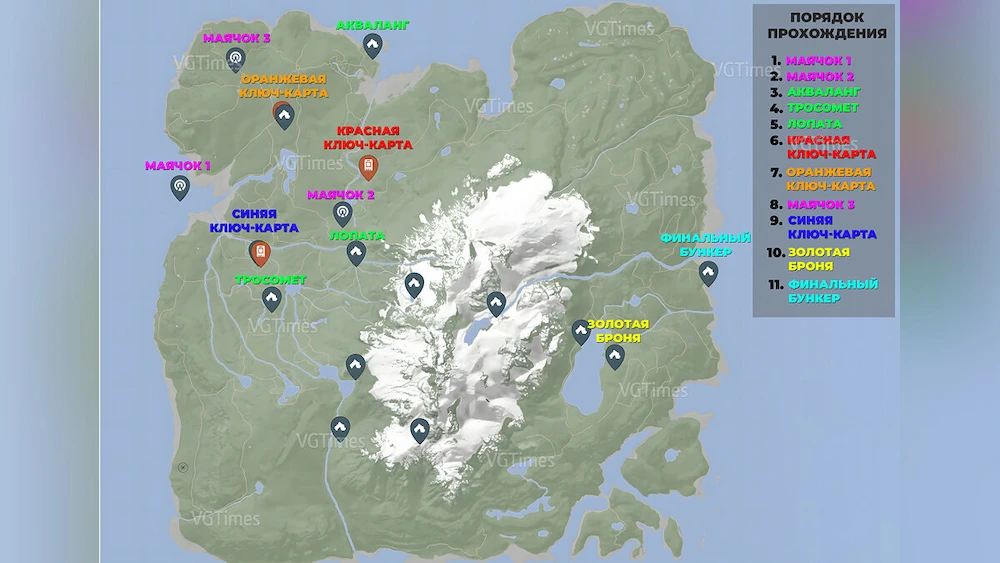The height and width of the screenshot is (563, 1000).
Task: Choose the Маячок 3 beacon marker
Action: pos(235,59)
